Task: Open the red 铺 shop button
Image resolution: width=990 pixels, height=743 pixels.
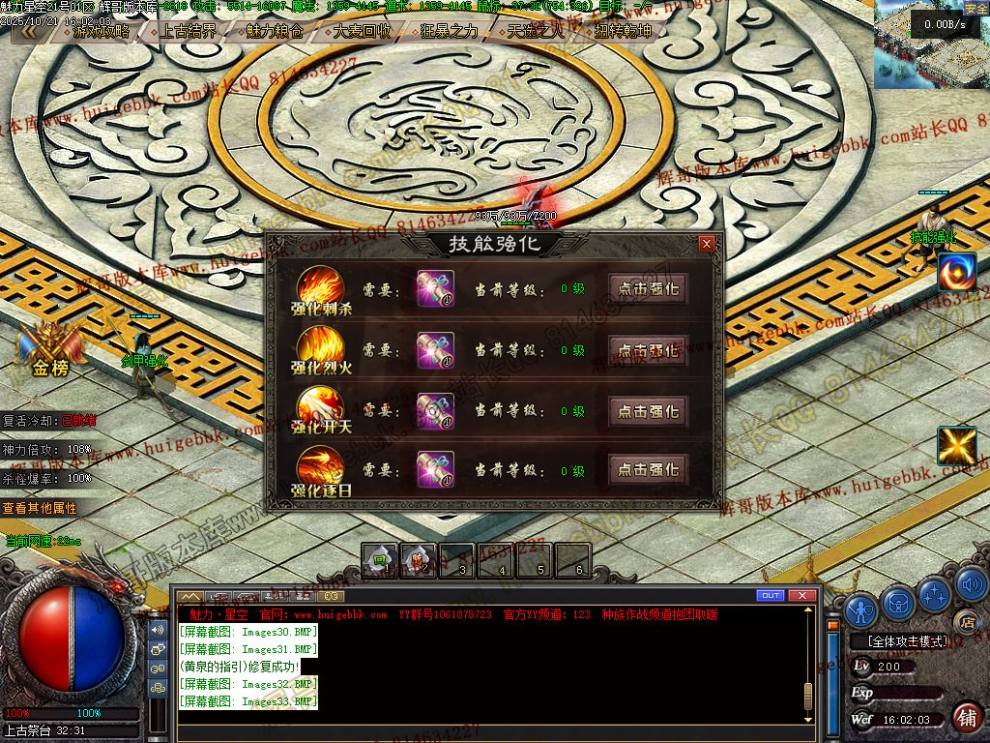Action: point(967,717)
